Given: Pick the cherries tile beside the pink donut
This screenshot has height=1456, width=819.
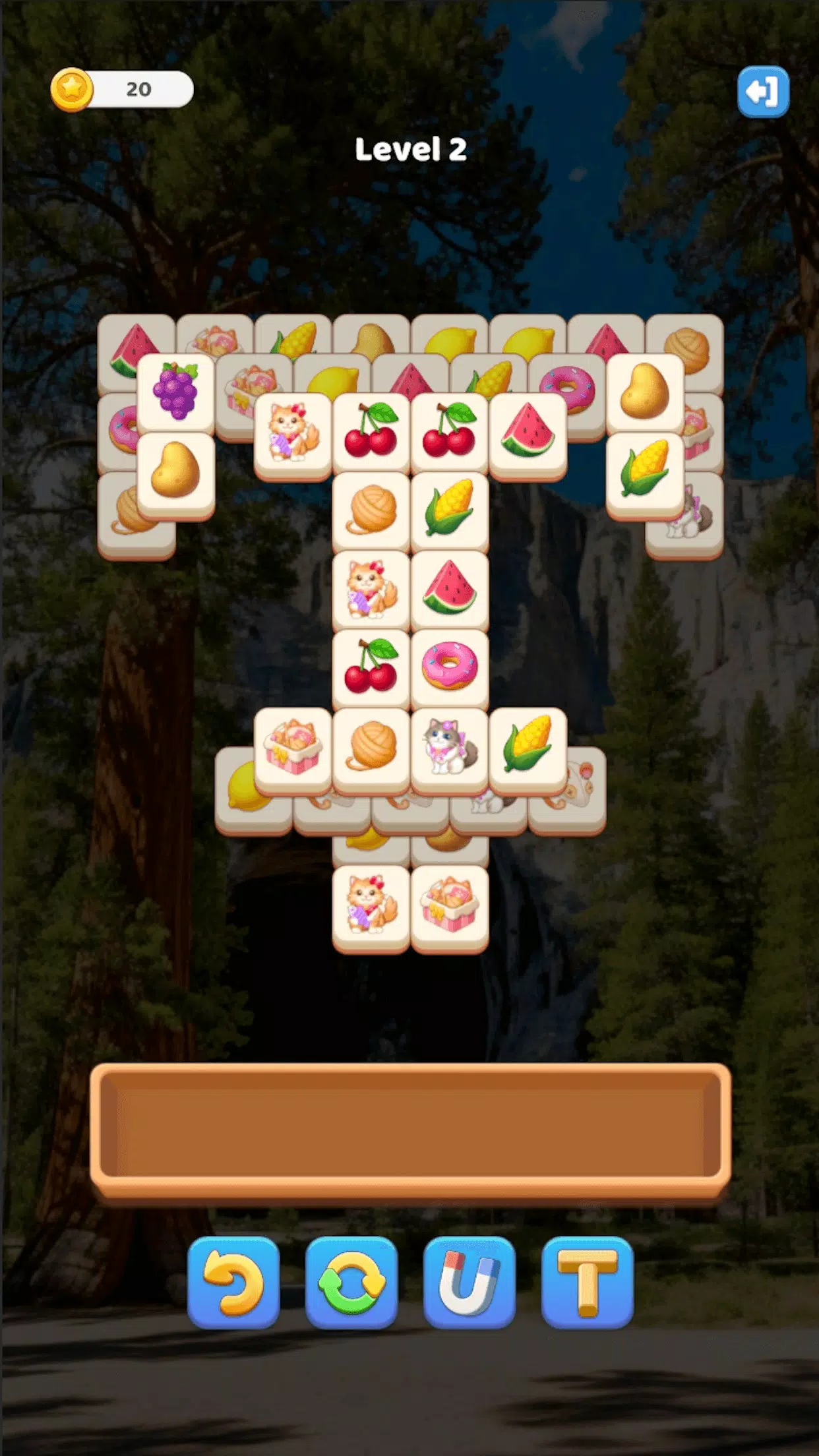Looking at the screenshot, I should tap(371, 667).
